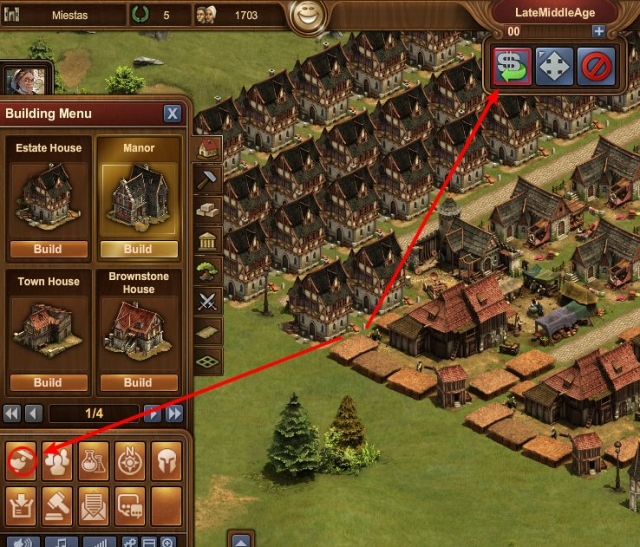Close the Building Menu panel
The height and width of the screenshot is (547, 640).
pos(172,113)
